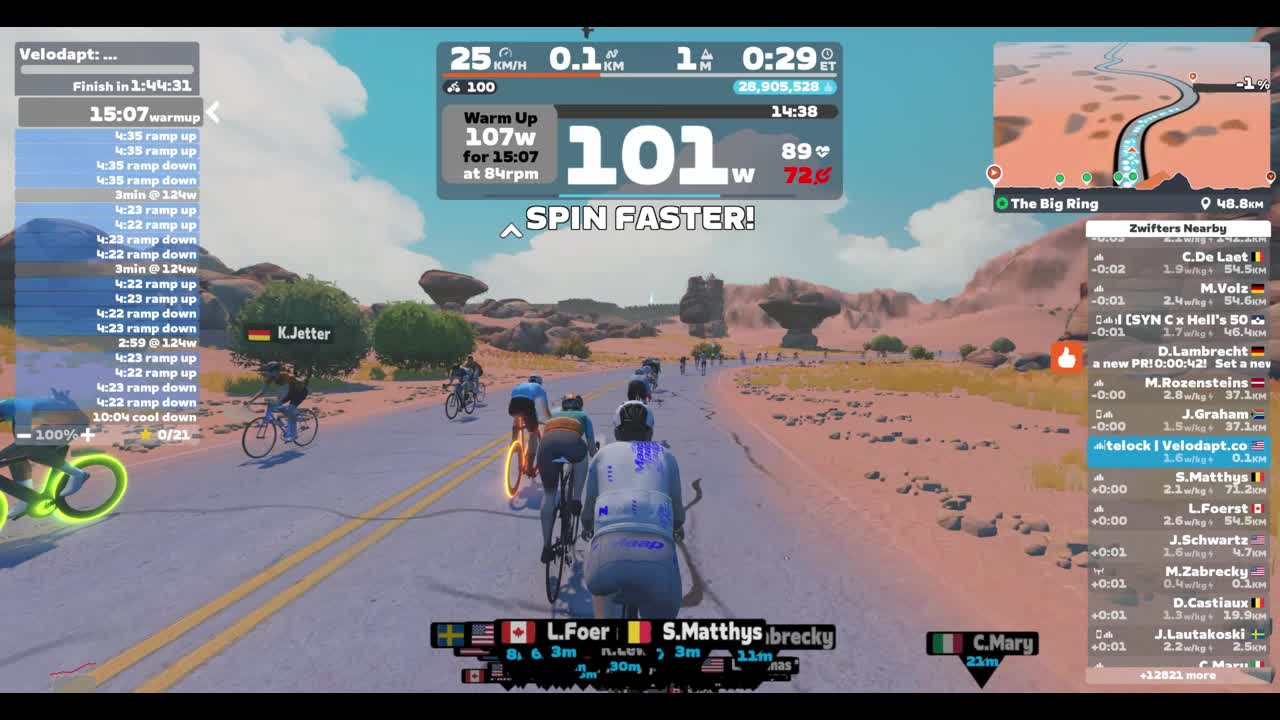Open the action bar chevron beside SPIN FASTER

(511, 231)
